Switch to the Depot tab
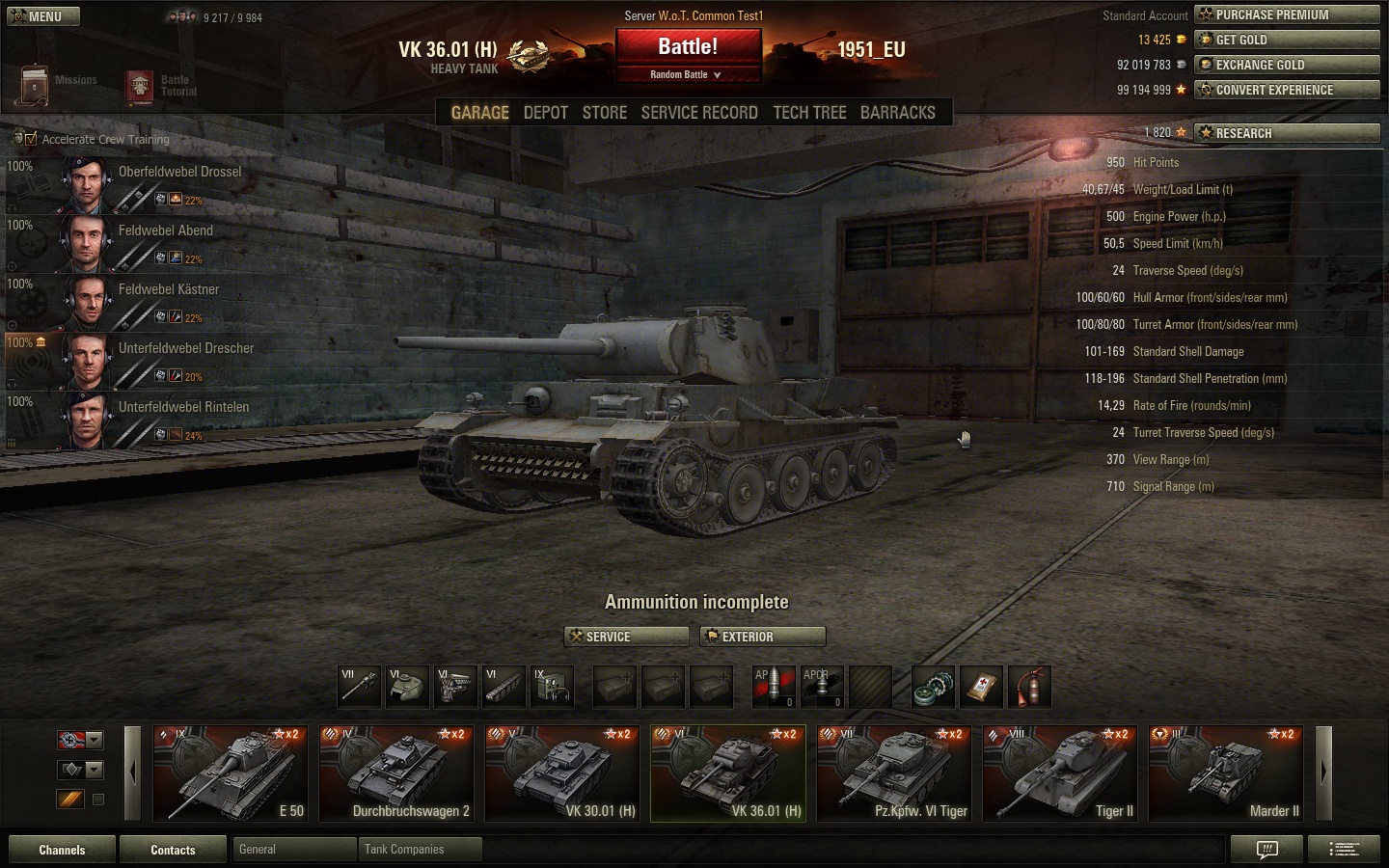 [545, 113]
